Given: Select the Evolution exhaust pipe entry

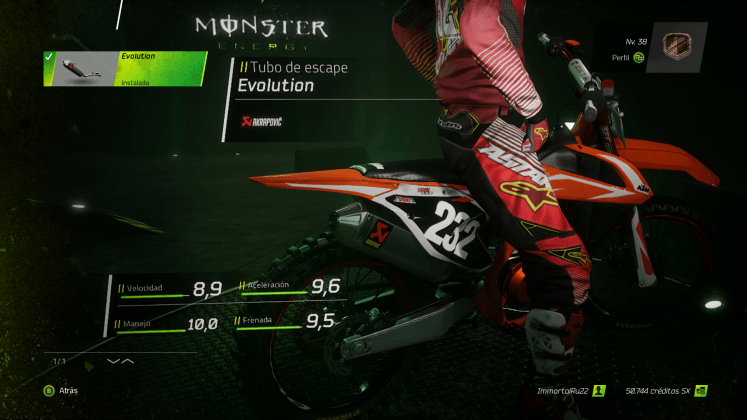Looking at the screenshot, I should pos(124,69).
